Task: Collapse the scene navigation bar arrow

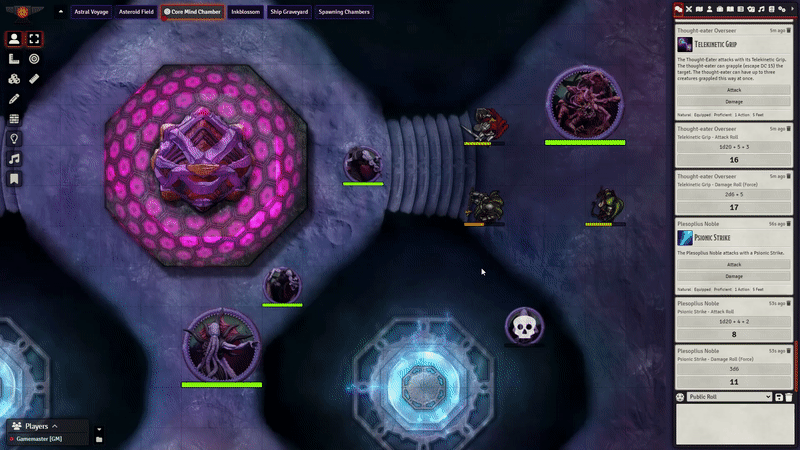Action: pos(60,12)
